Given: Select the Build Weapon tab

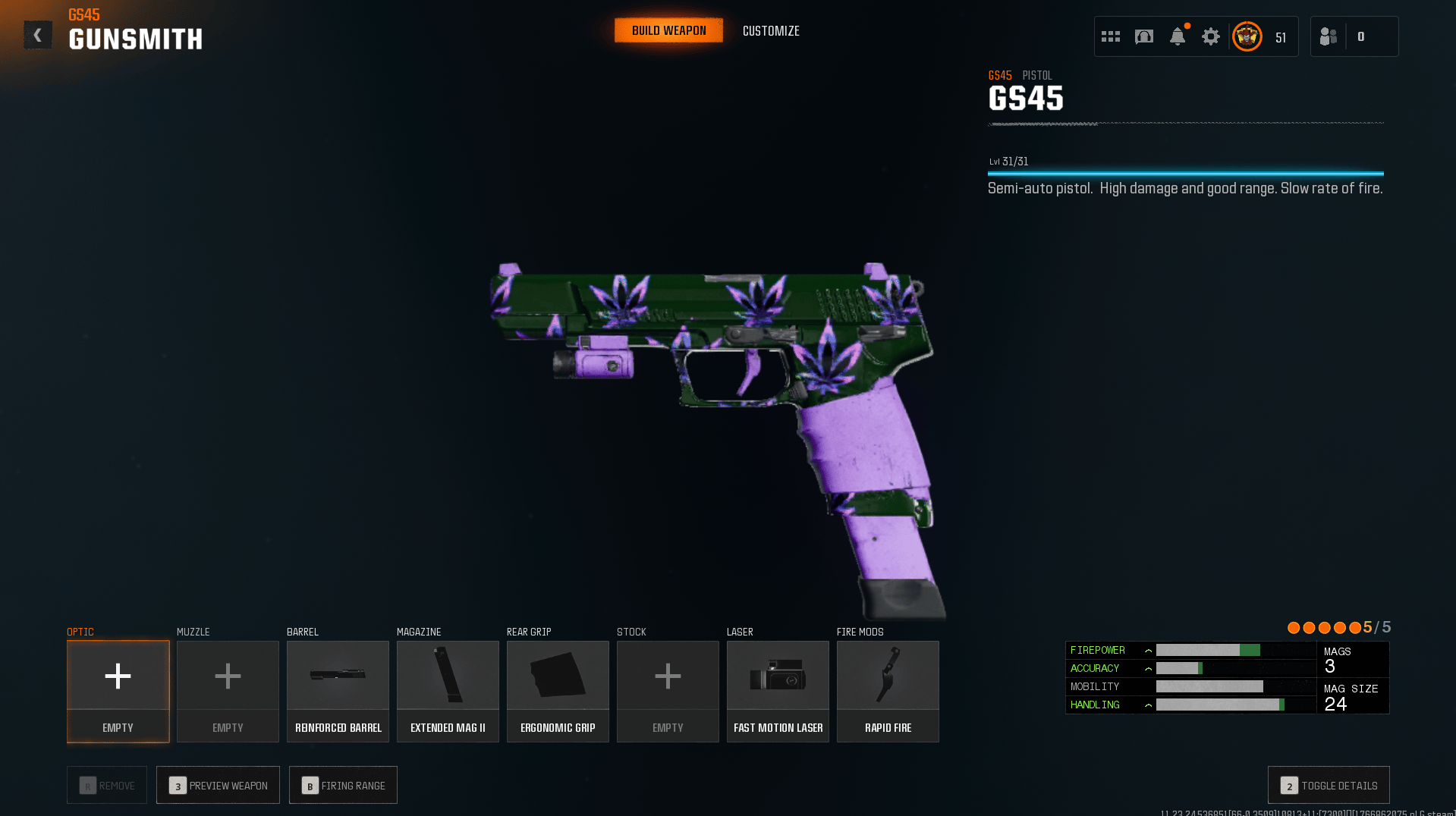Looking at the screenshot, I should [668, 30].
